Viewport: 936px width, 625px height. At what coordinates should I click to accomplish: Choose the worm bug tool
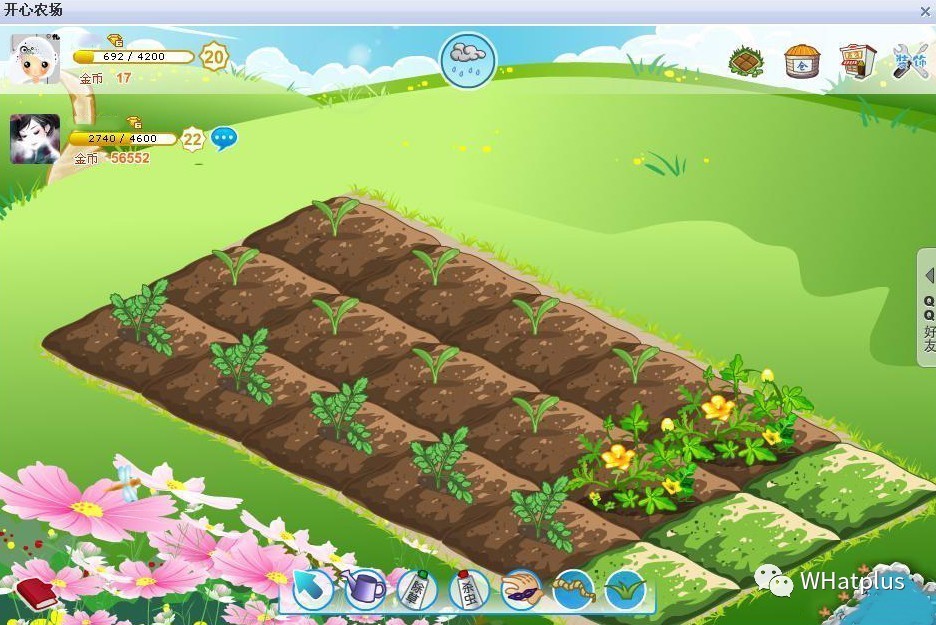click(x=572, y=589)
